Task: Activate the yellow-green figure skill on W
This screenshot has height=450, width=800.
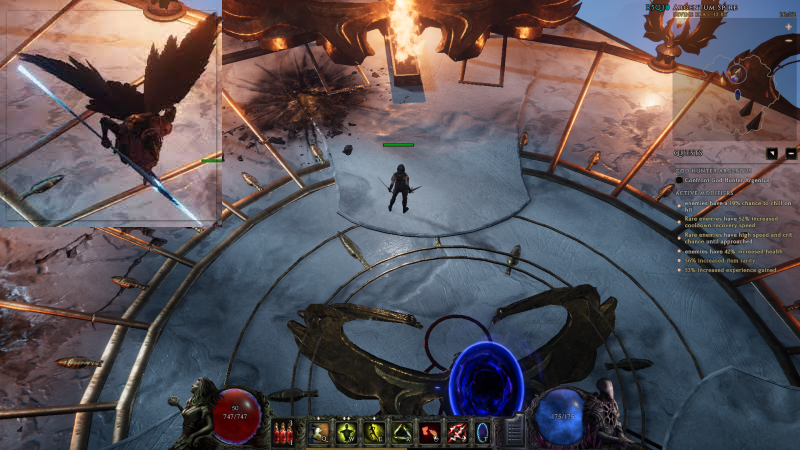Action: pos(348,432)
